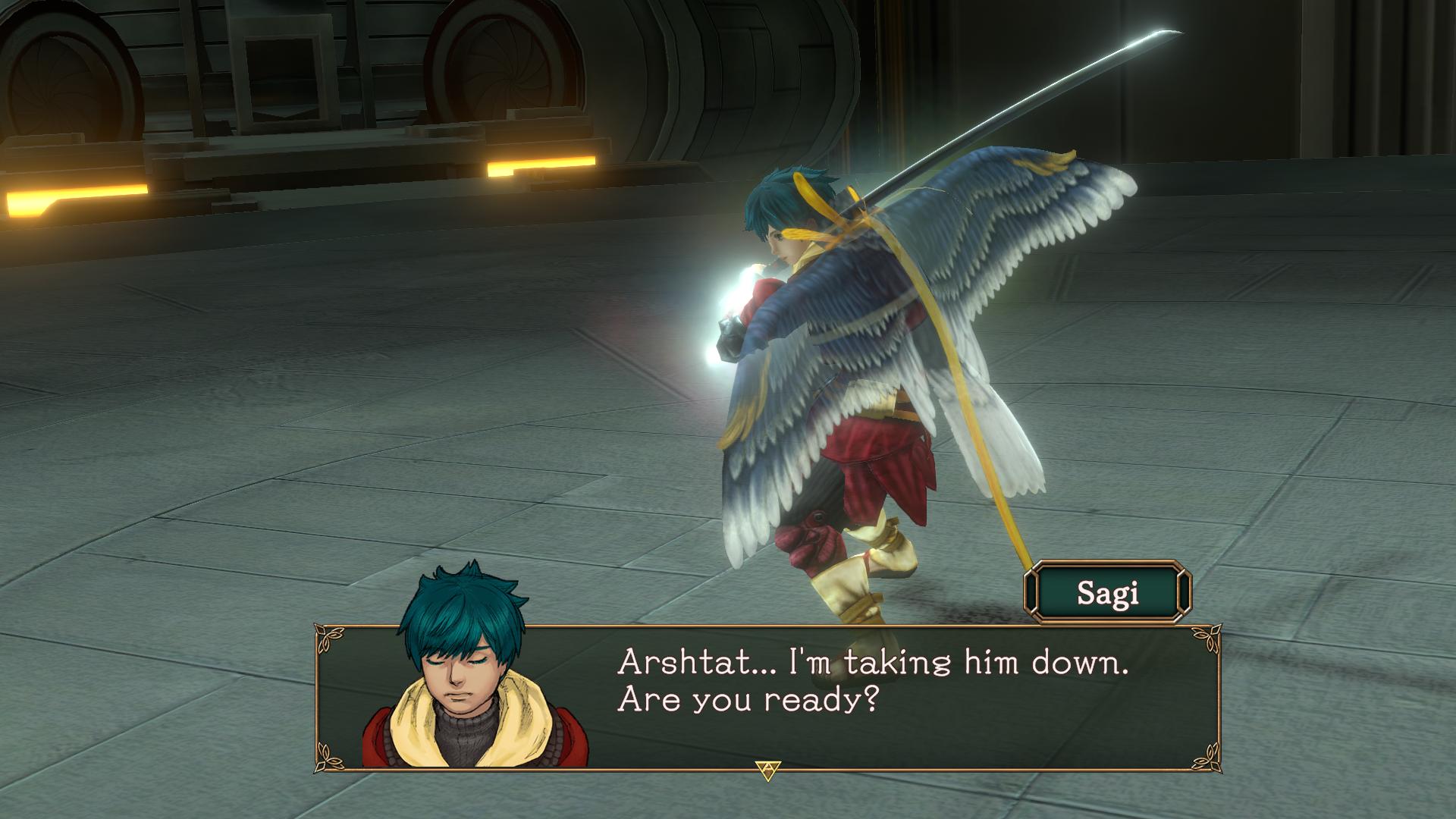Advance dialogue with the yellow triangle indicator
The height and width of the screenshot is (819, 1456).
pos(769,770)
